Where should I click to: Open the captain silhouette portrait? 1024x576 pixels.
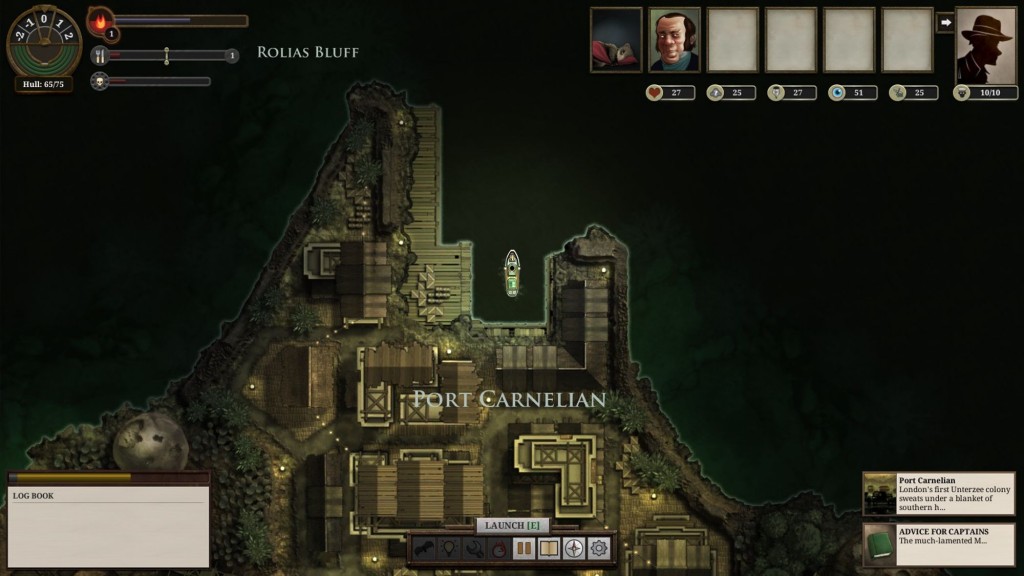(986, 45)
